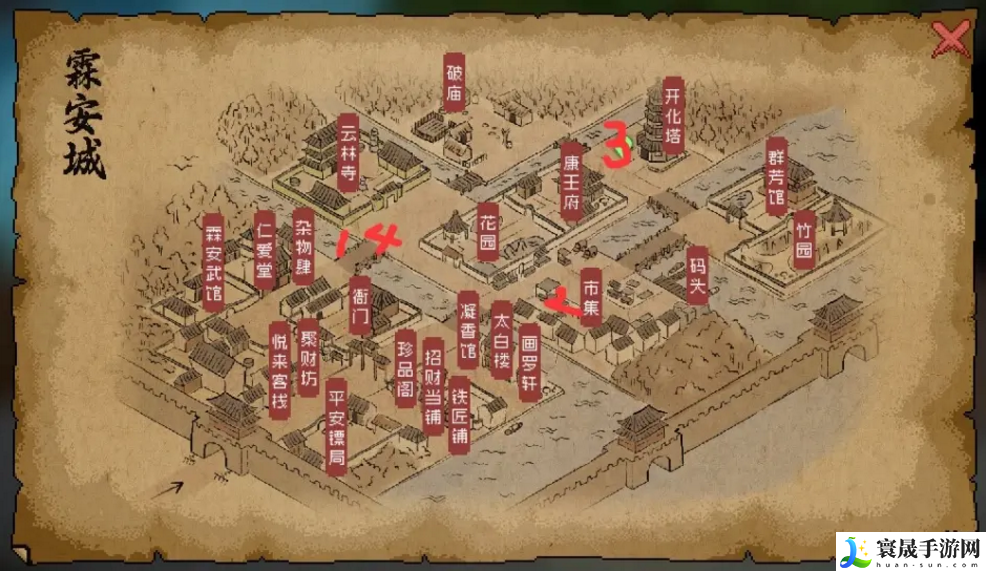
Task: Go to the 码头 dock marker
Action: pyautogui.click(x=697, y=275)
